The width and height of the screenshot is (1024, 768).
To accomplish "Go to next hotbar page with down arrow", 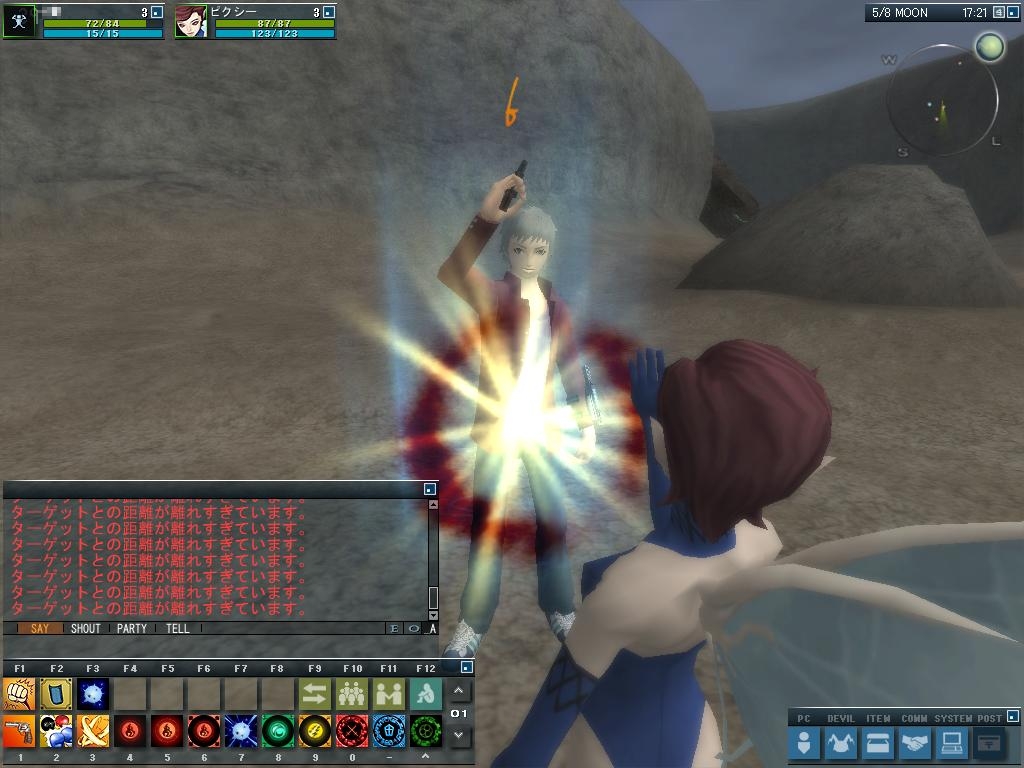I will (x=459, y=736).
